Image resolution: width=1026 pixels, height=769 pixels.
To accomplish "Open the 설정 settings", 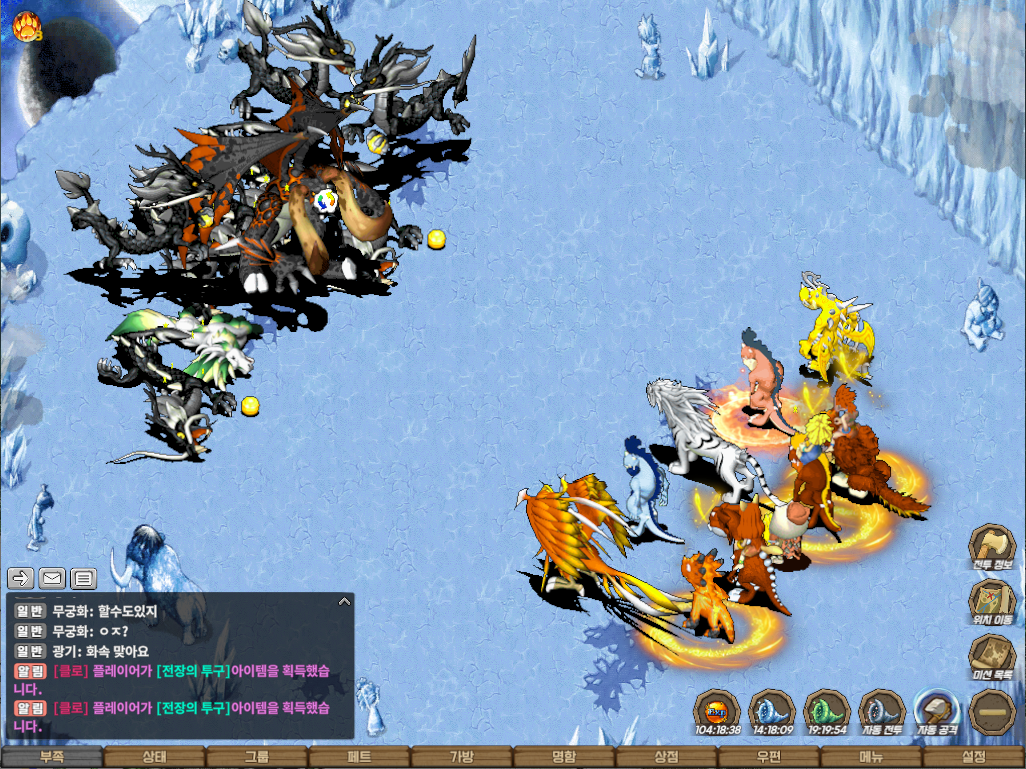I will (x=974, y=758).
